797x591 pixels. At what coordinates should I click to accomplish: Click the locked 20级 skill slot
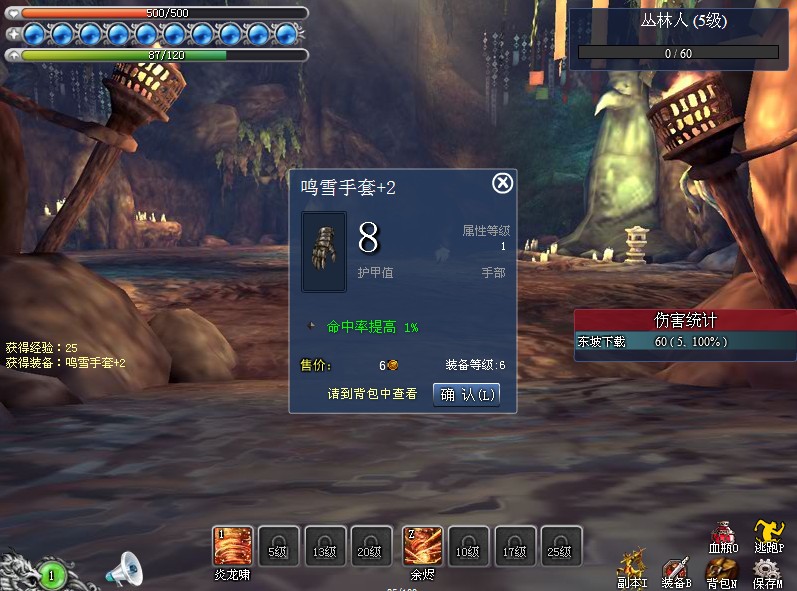369,546
